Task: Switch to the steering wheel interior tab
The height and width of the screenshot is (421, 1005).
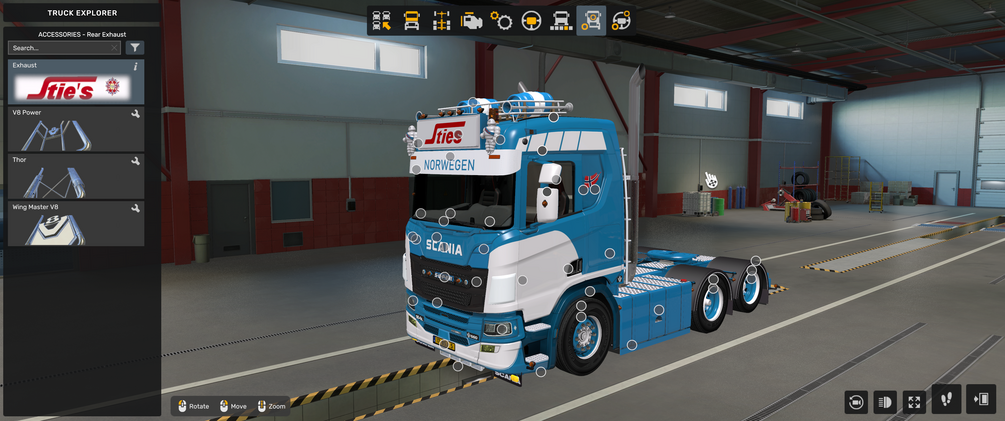Action: coord(531,20)
